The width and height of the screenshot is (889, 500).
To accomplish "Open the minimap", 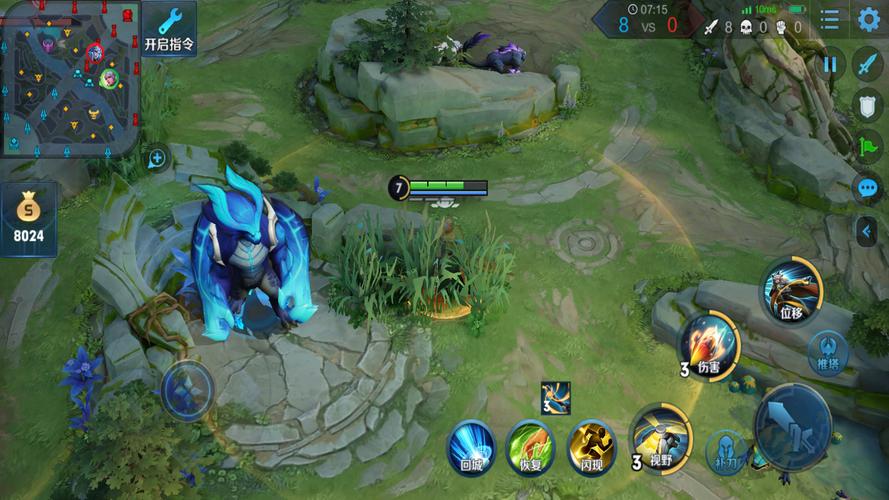I will click(70, 78).
